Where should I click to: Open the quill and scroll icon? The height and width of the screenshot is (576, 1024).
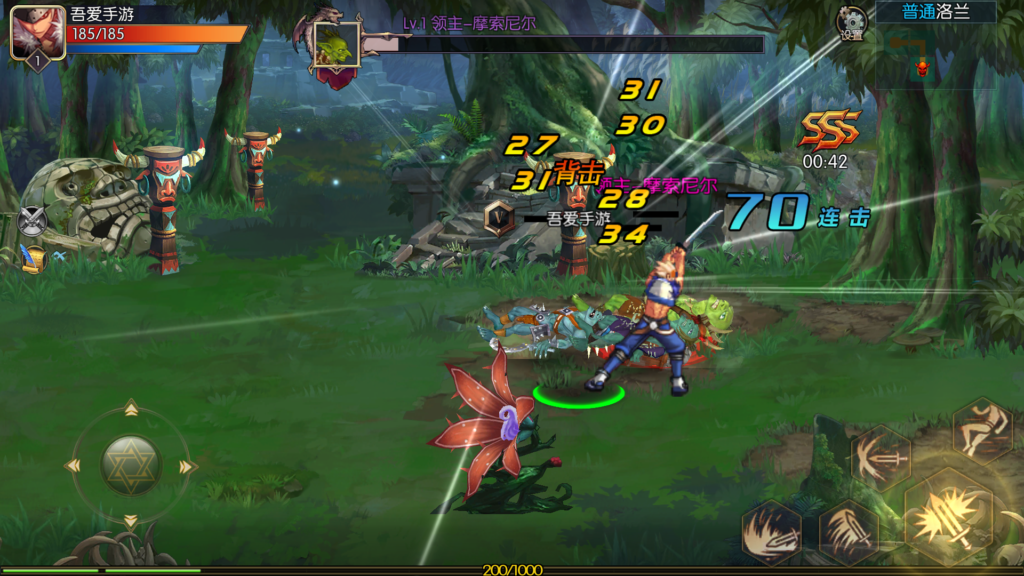tap(34, 258)
